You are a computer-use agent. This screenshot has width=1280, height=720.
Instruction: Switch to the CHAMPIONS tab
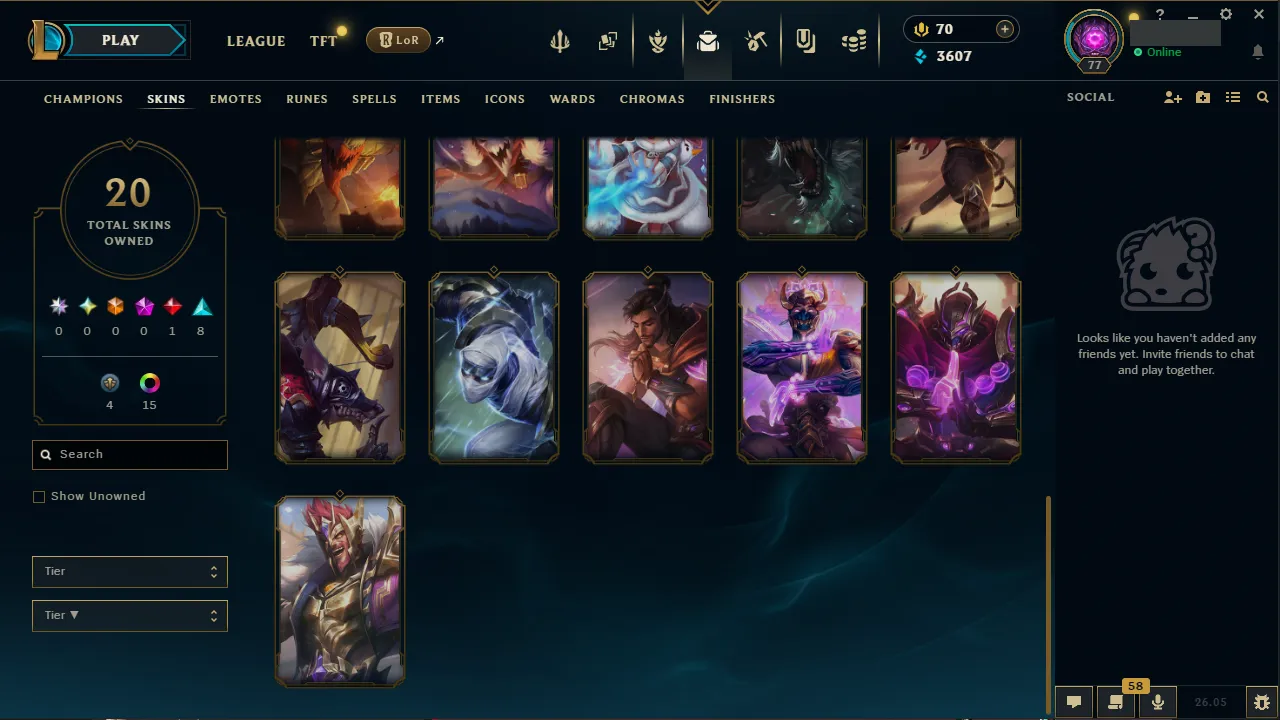click(83, 99)
